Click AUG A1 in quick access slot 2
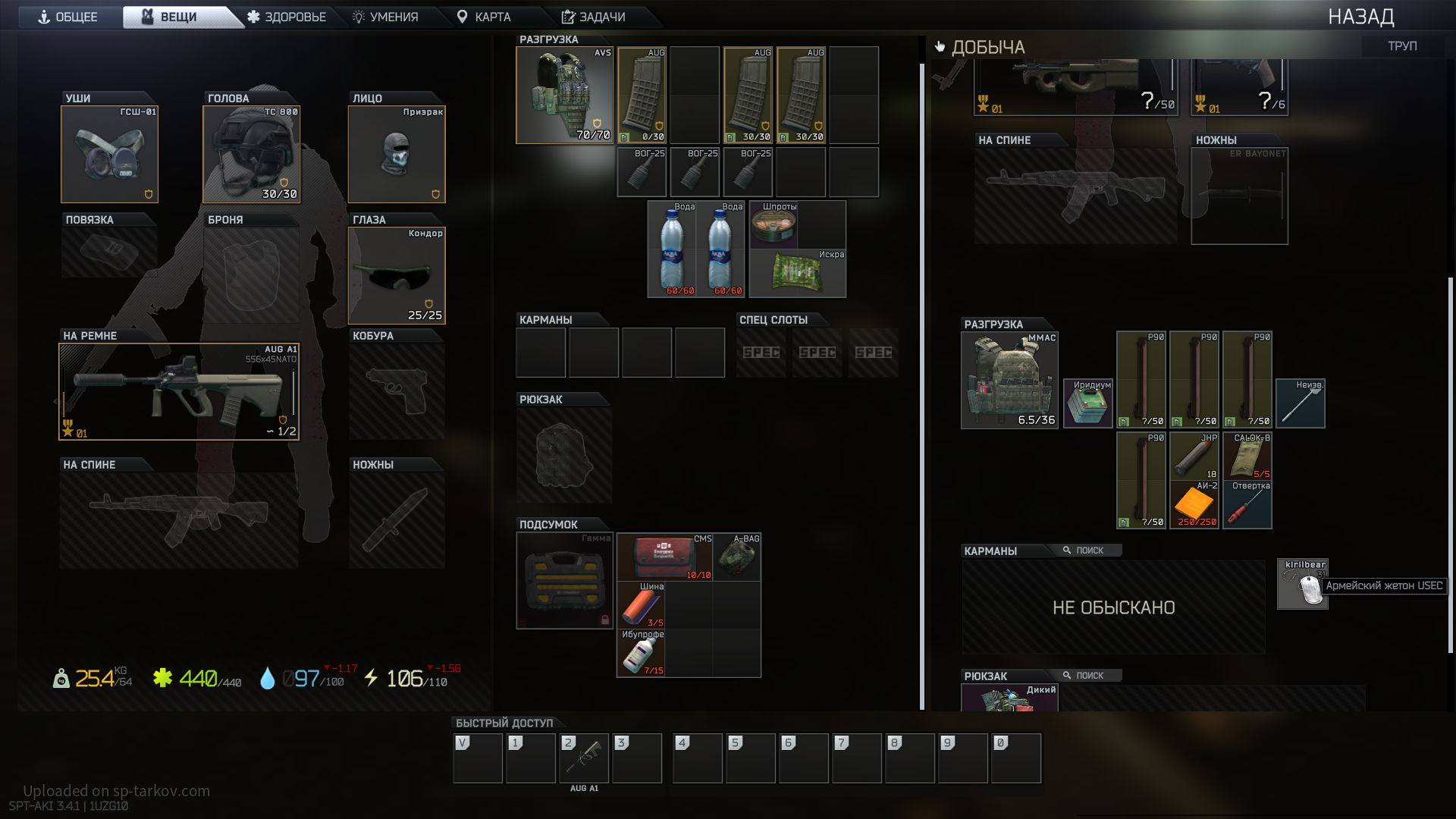The height and width of the screenshot is (819, 1456). click(x=584, y=758)
